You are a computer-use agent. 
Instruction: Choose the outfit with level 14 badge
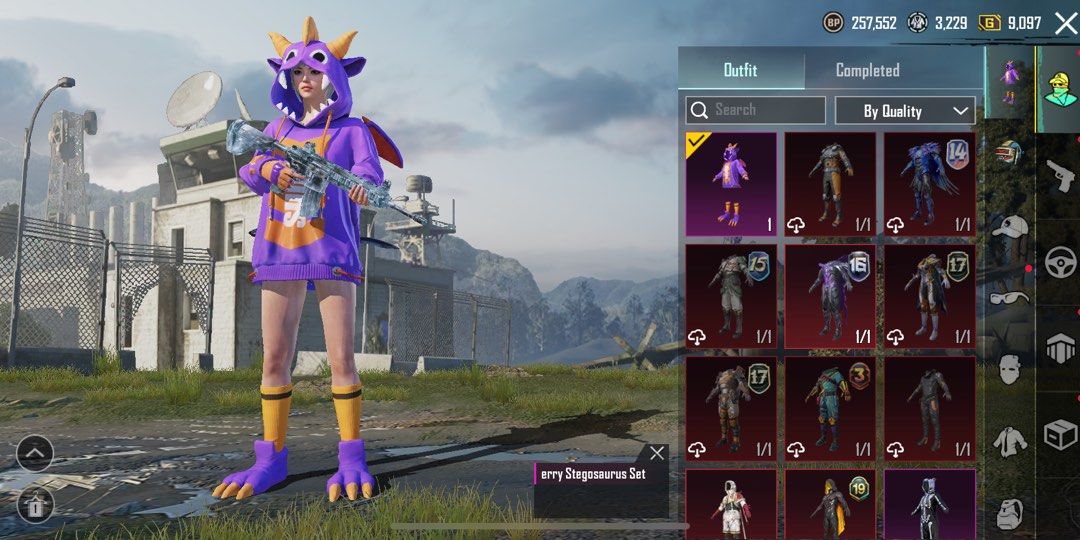click(930, 184)
